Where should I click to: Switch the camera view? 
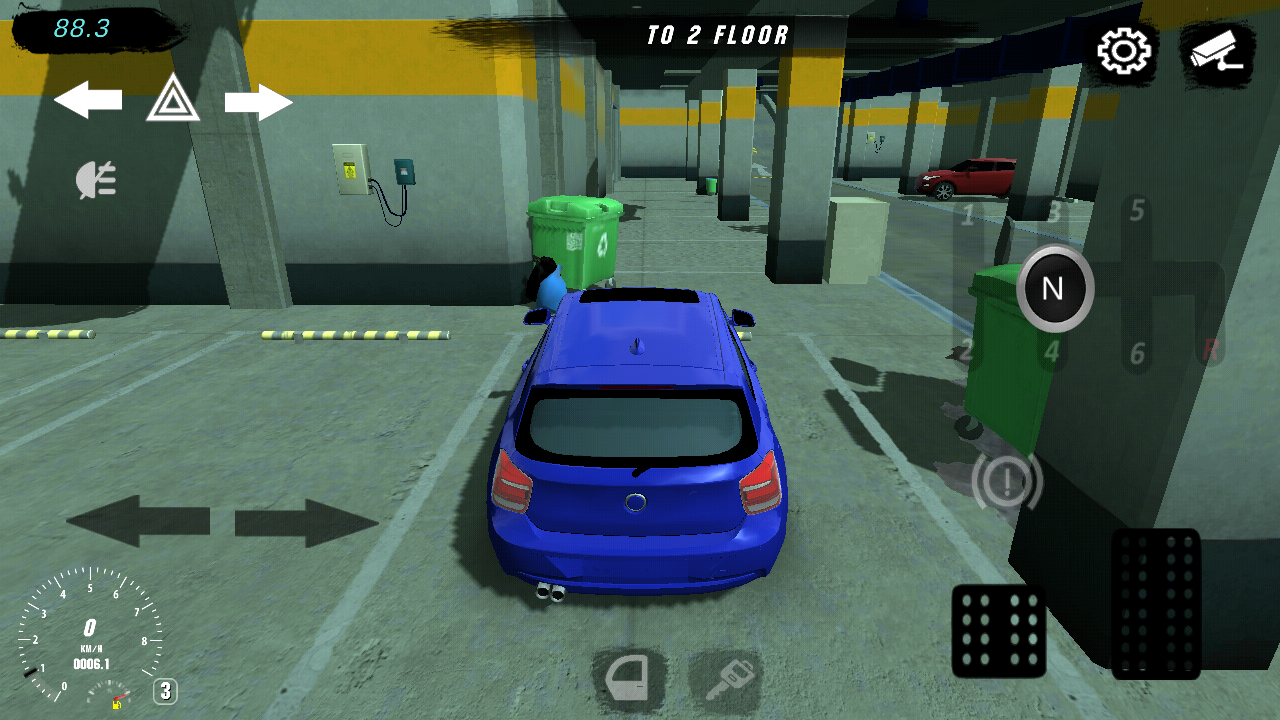[1215, 50]
